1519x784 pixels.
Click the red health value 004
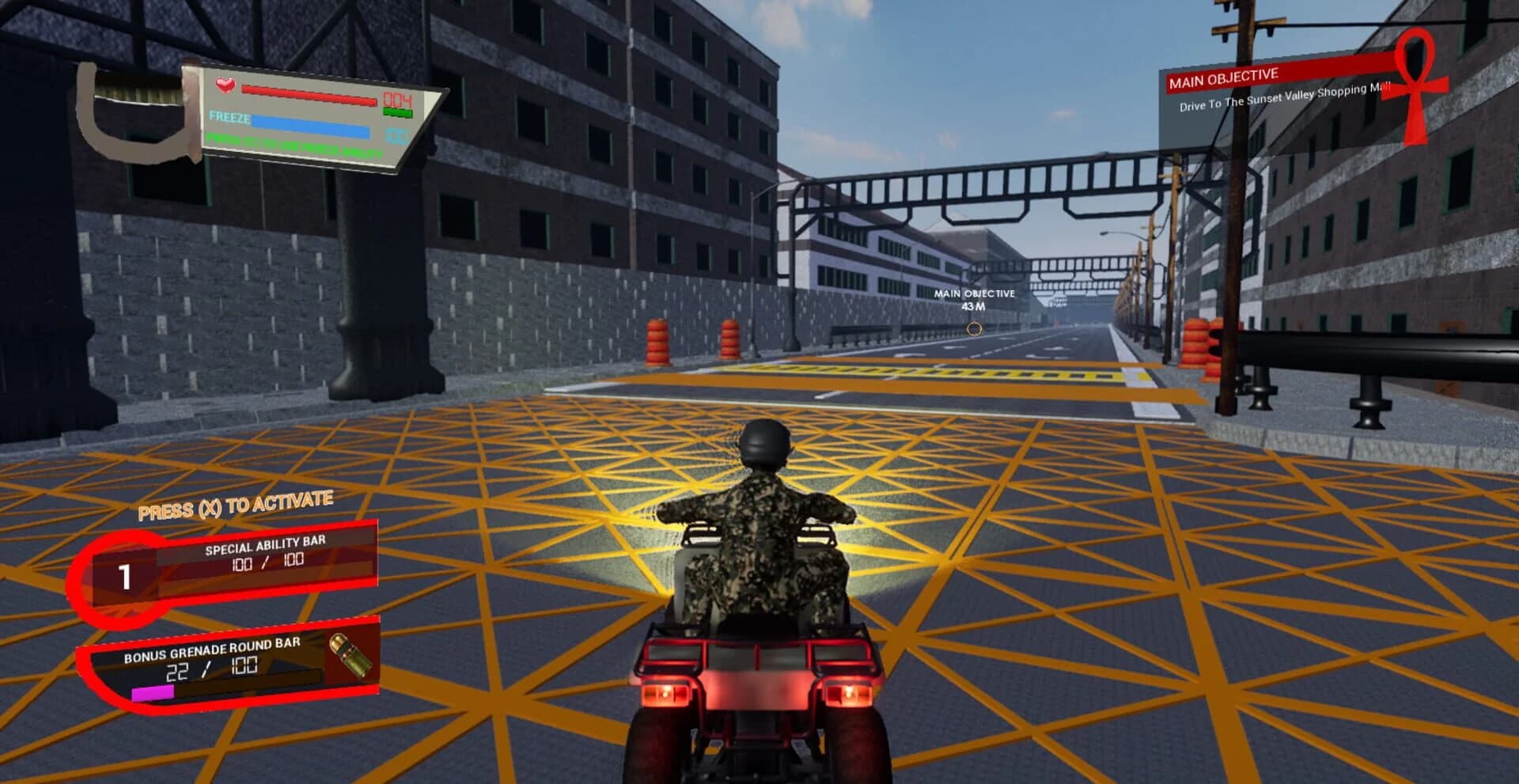397,97
